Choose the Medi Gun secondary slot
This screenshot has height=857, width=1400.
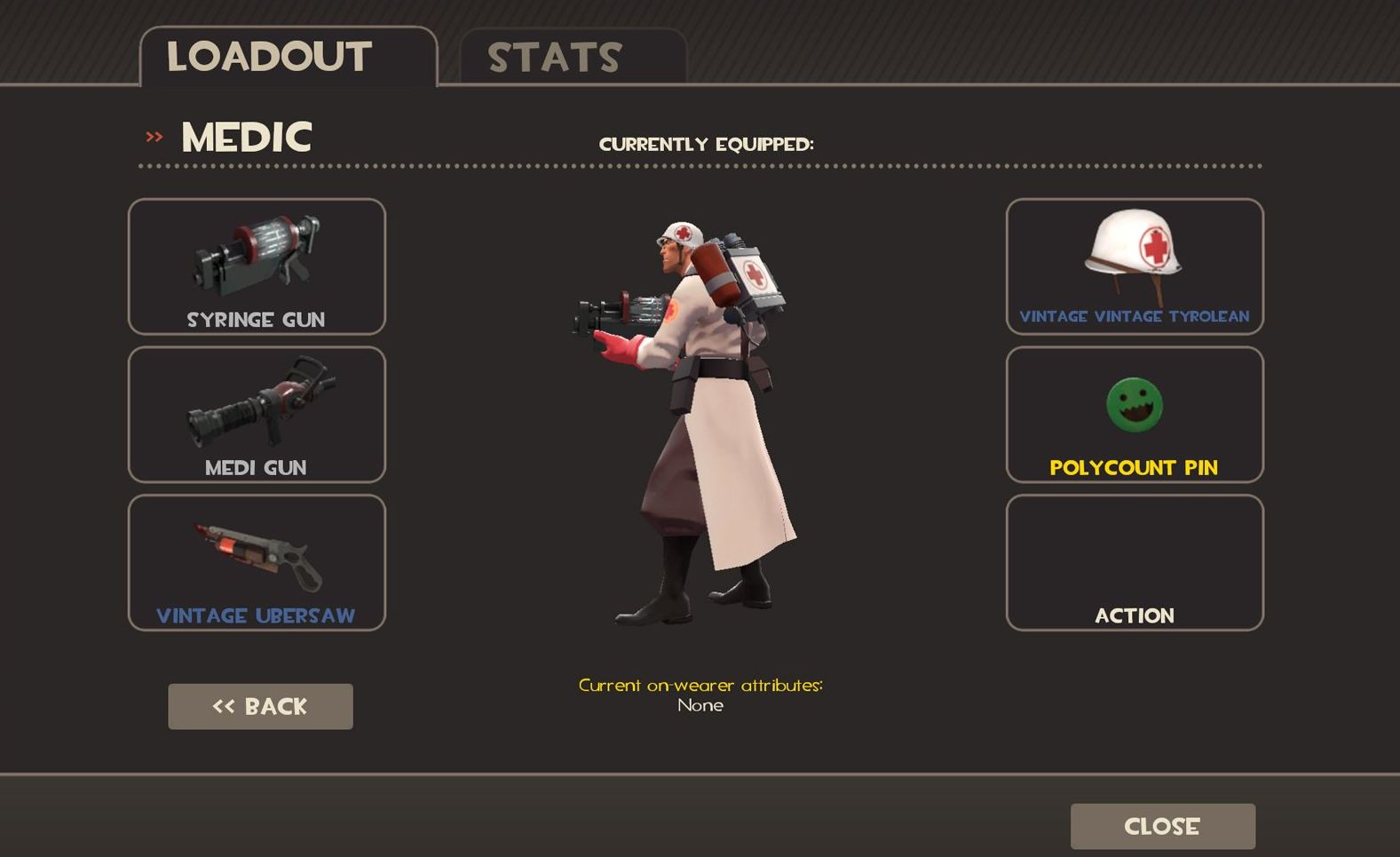click(x=257, y=415)
